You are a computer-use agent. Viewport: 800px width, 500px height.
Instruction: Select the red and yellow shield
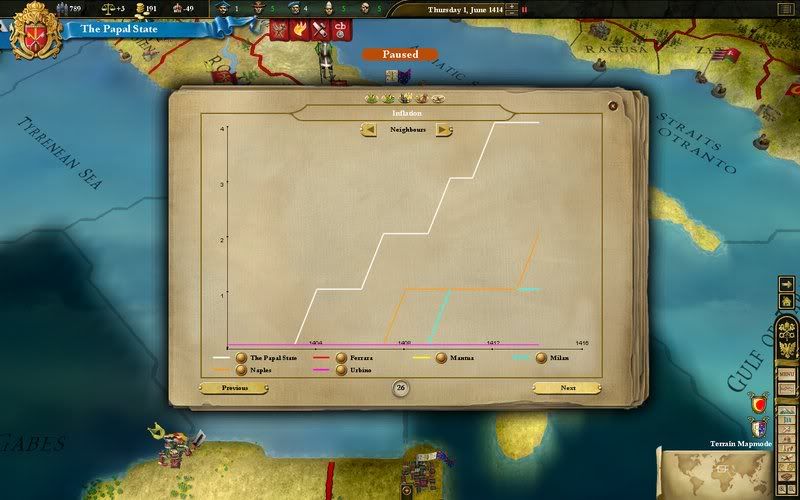759,404
